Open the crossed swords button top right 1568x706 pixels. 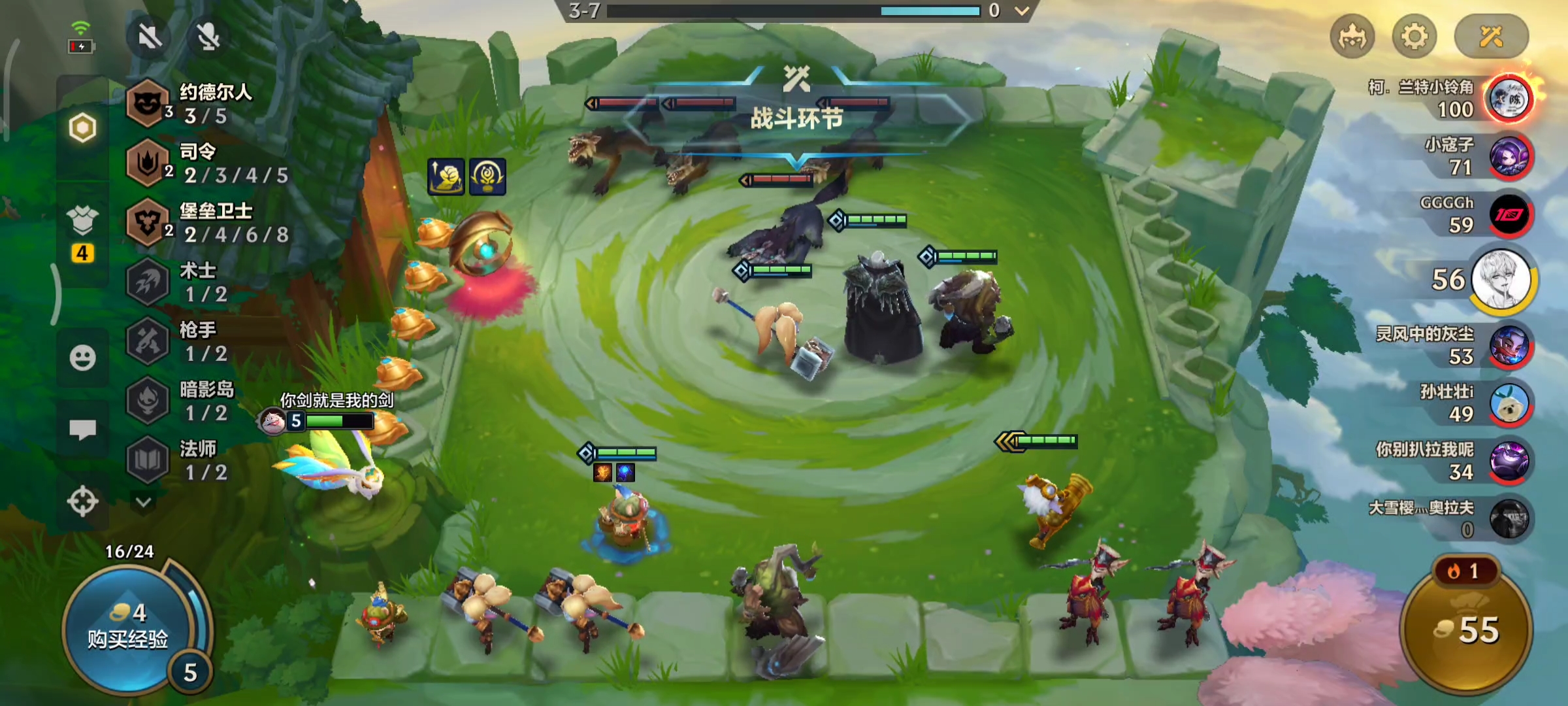click(1491, 37)
